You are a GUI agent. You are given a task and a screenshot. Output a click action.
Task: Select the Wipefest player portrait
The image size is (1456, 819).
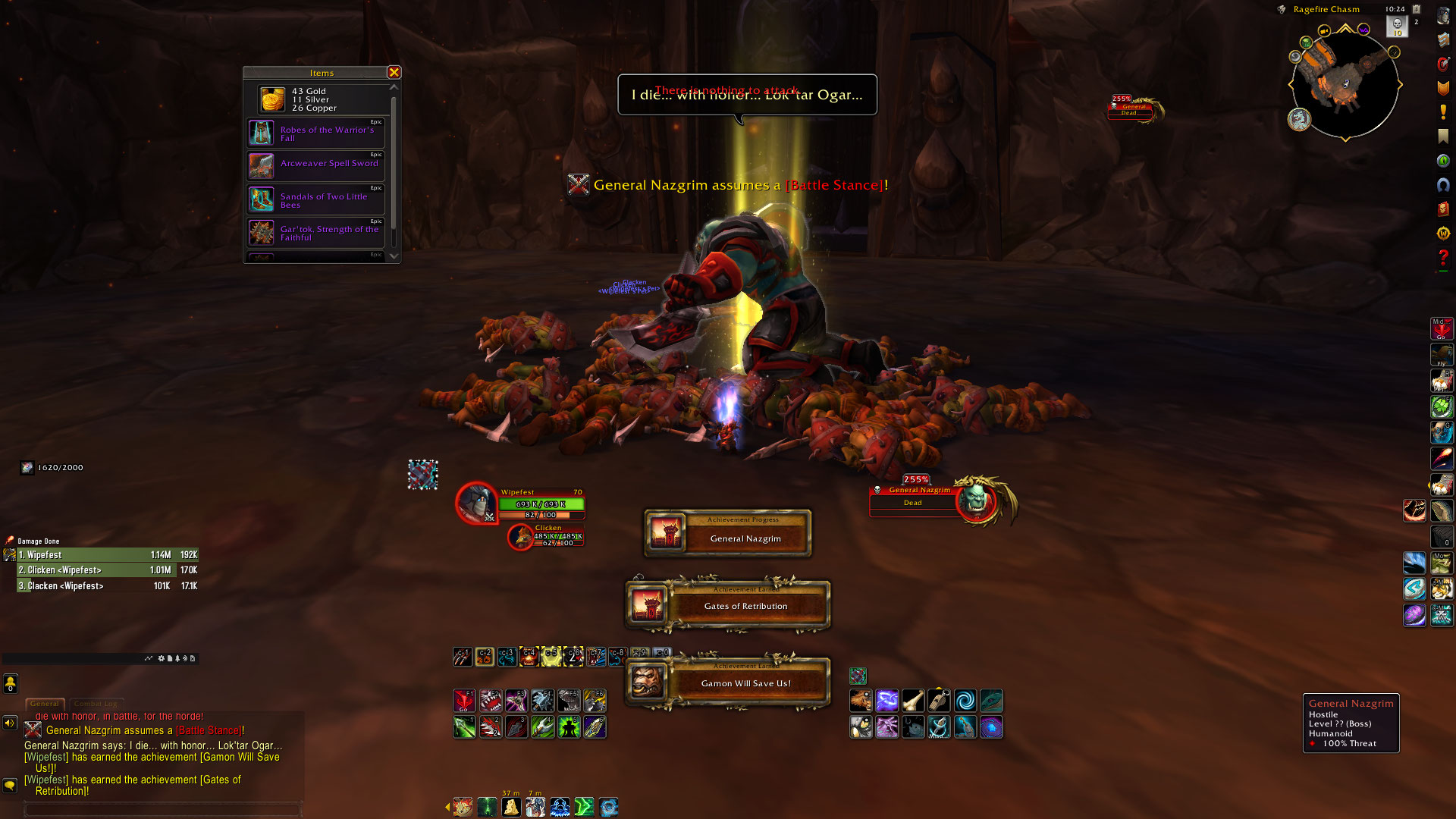click(x=476, y=503)
